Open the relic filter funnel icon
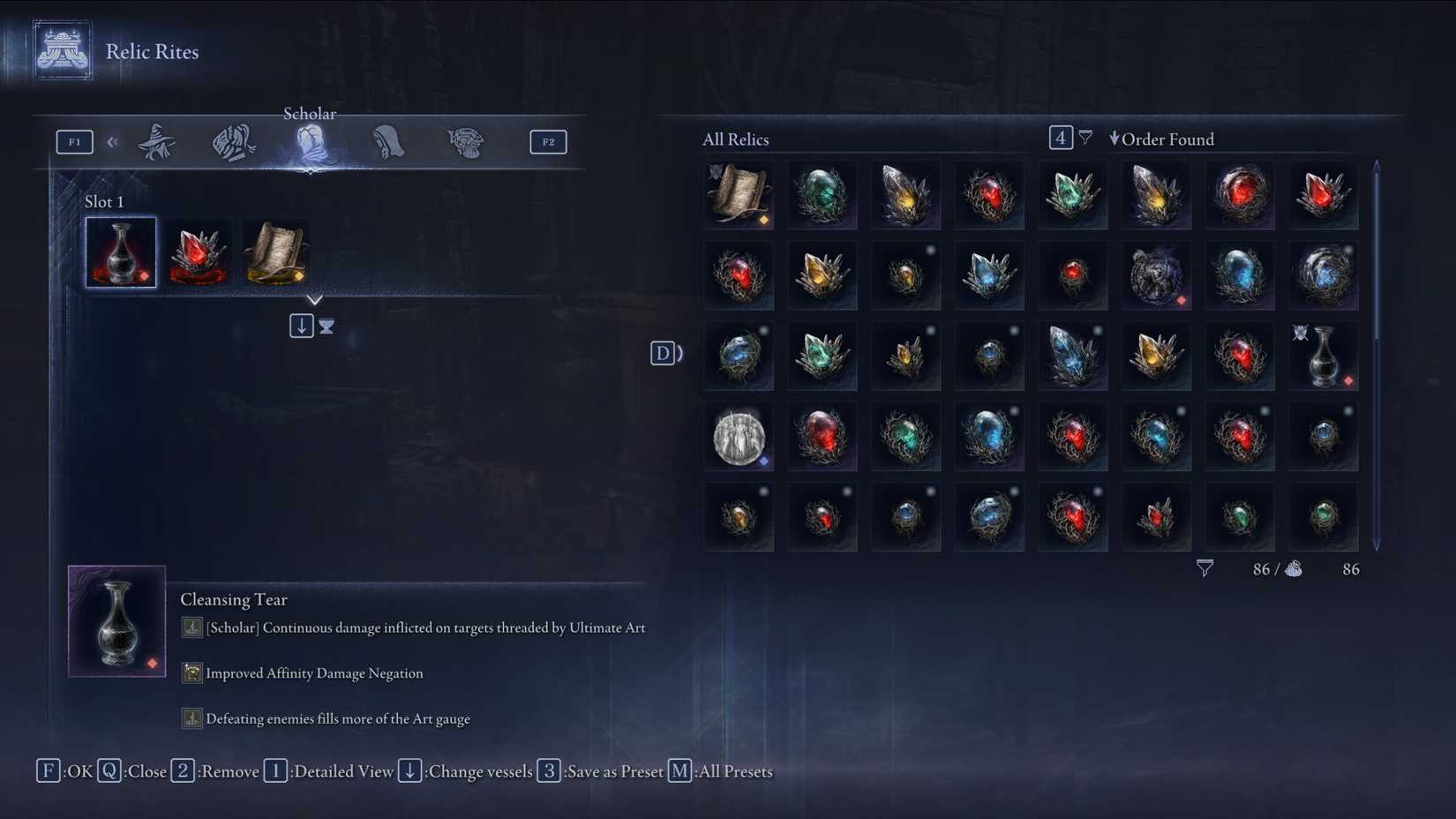Viewport: 1456px width, 819px height. click(x=1084, y=138)
